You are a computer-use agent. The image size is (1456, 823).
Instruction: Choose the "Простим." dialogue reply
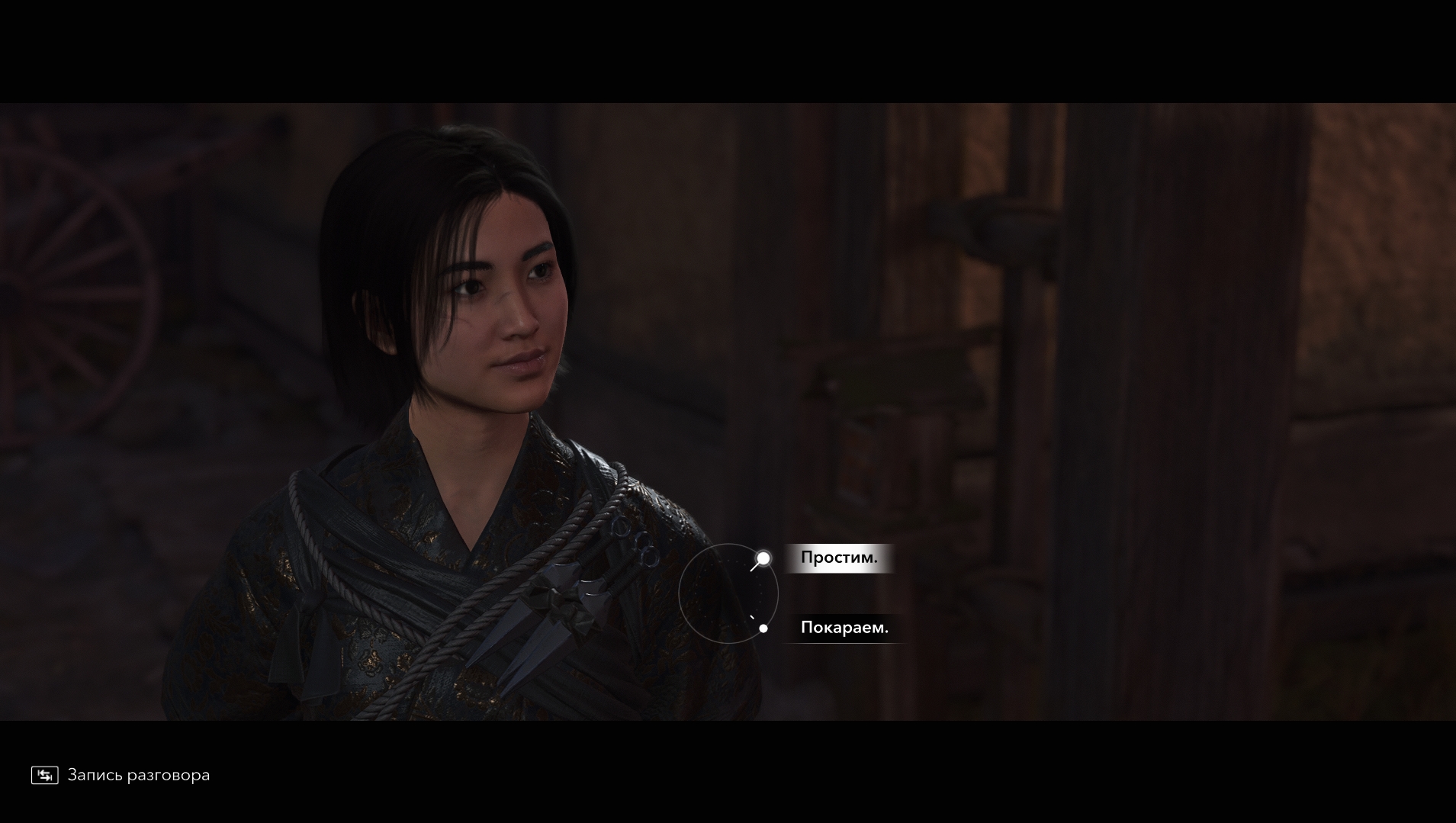pos(838,558)
